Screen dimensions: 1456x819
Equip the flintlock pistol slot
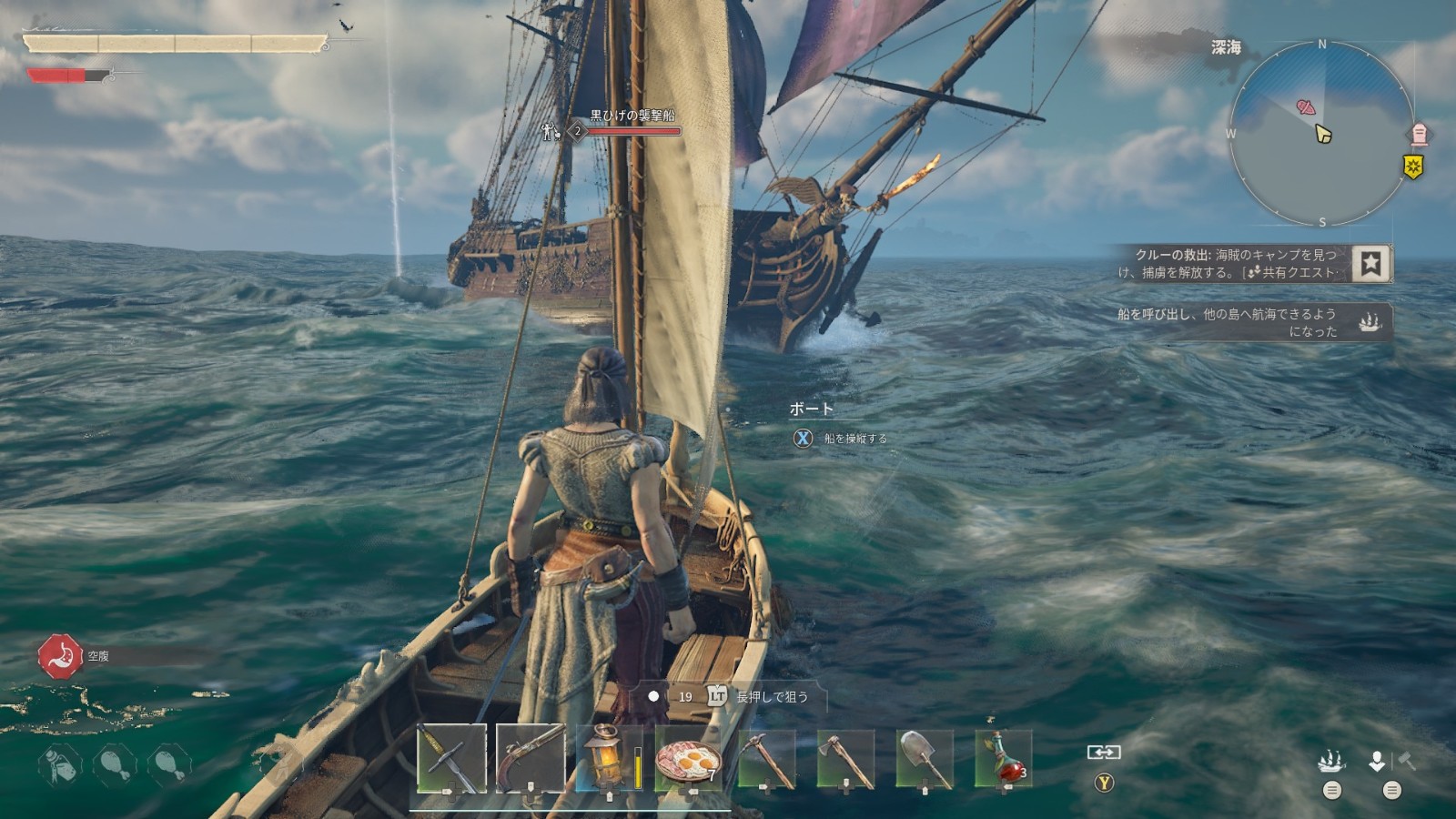[531, 758]
